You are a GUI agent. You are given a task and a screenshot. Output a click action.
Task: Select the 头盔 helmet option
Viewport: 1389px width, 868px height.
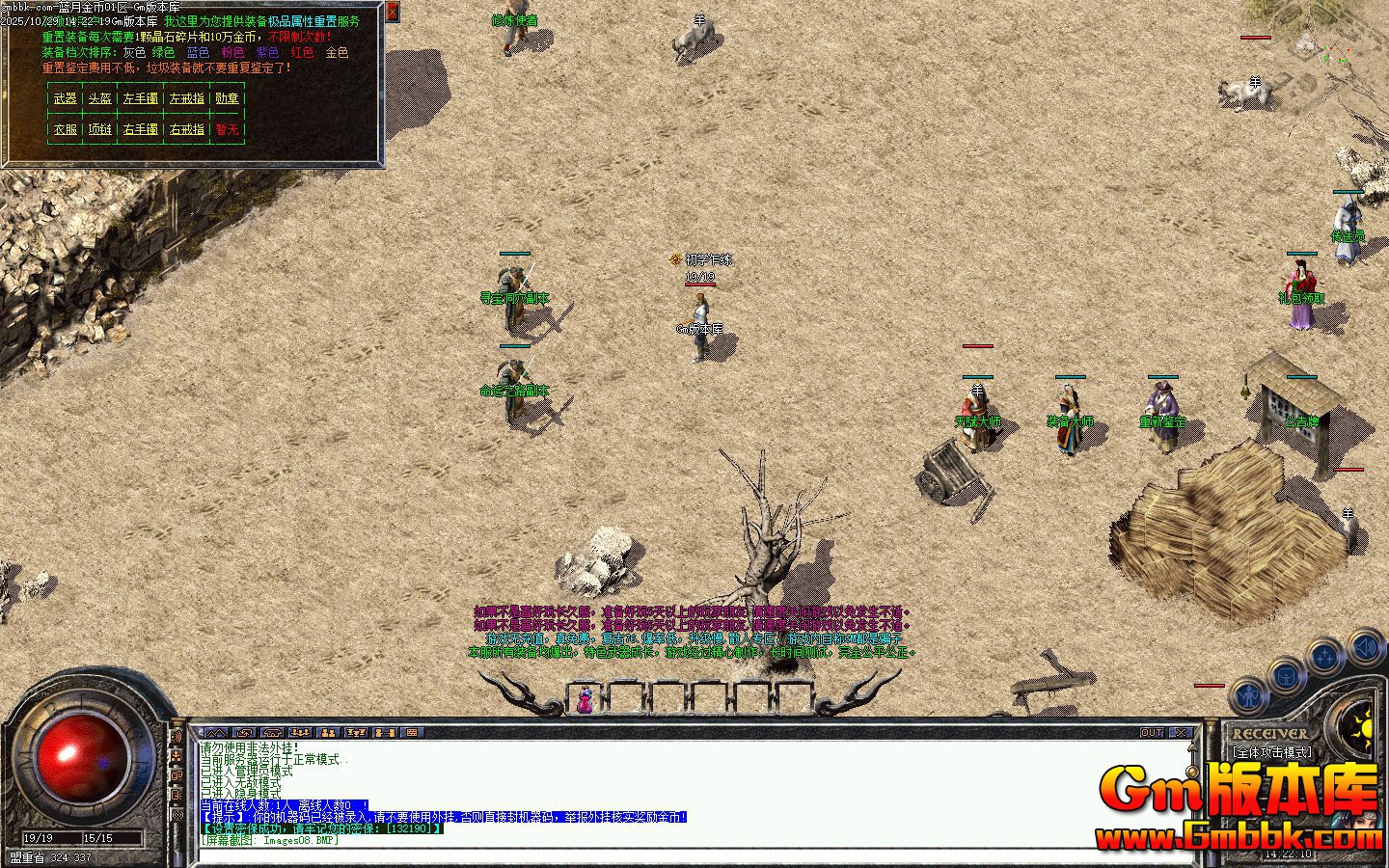(x=99, y=98)
